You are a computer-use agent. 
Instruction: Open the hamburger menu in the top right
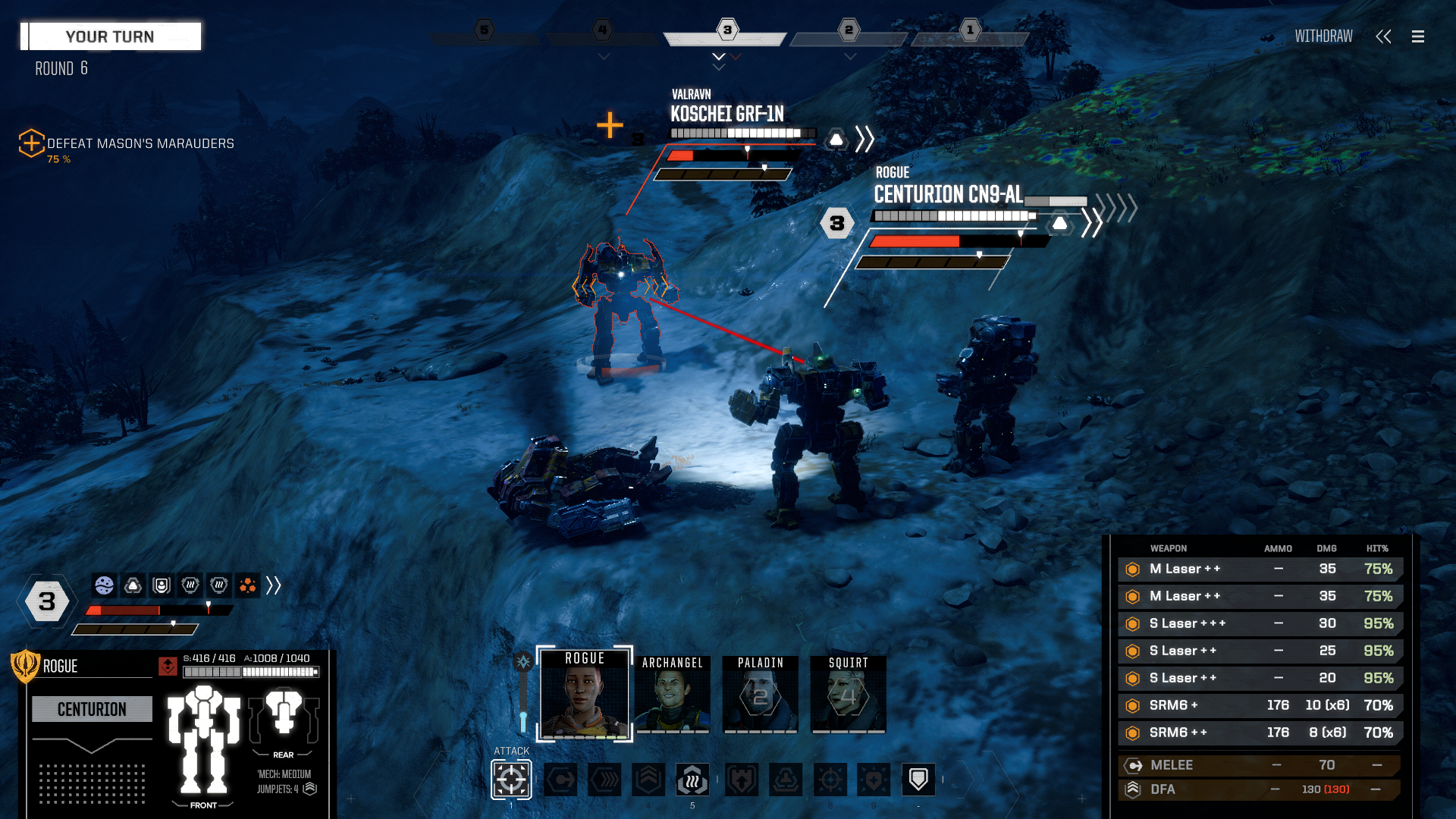coord(1418,36)
